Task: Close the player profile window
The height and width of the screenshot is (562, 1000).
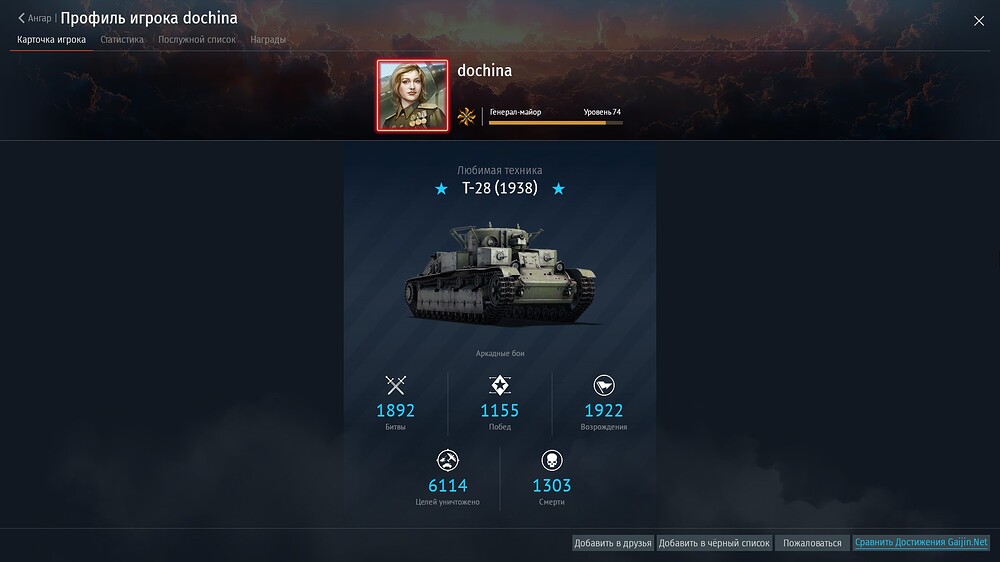Action: [979, 21]
